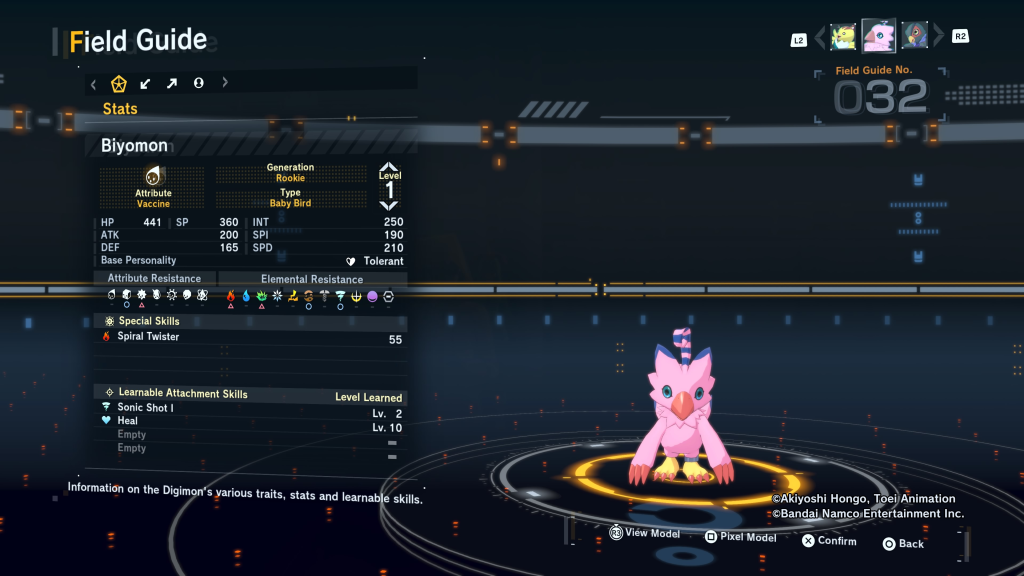Select the pentagon Stats tab
The width and height of the screenshot is (1024, 576).
pyautogui.click(x=119, y=83)
